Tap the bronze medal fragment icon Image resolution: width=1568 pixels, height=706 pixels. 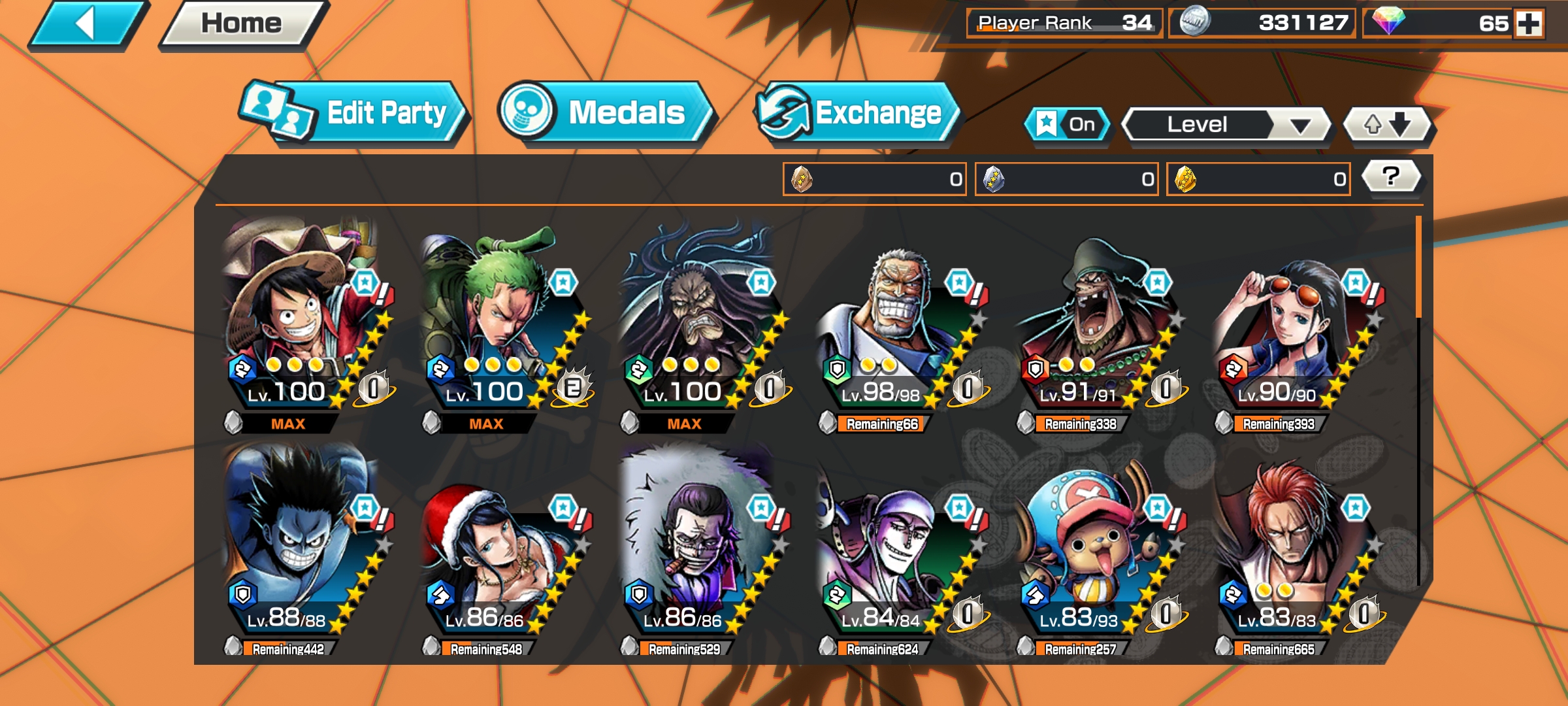(802, 179)
